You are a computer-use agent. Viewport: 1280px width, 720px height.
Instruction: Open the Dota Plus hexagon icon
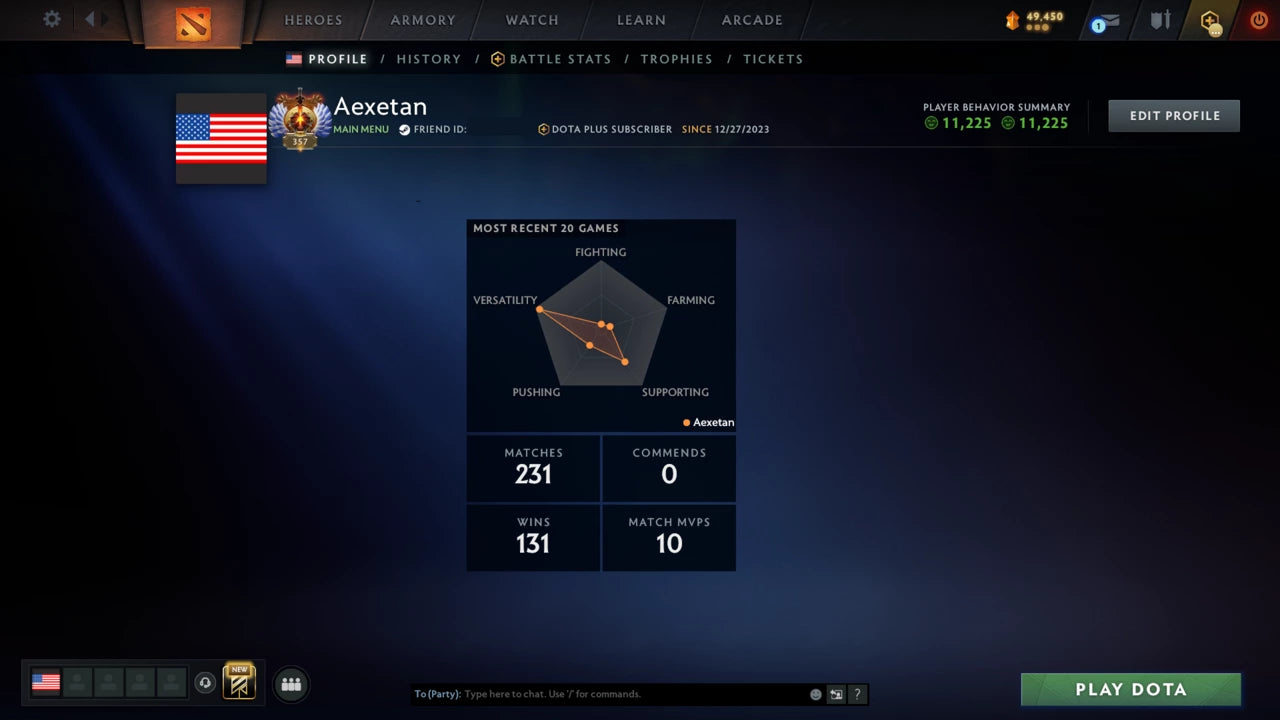(x=1211, y=20)
